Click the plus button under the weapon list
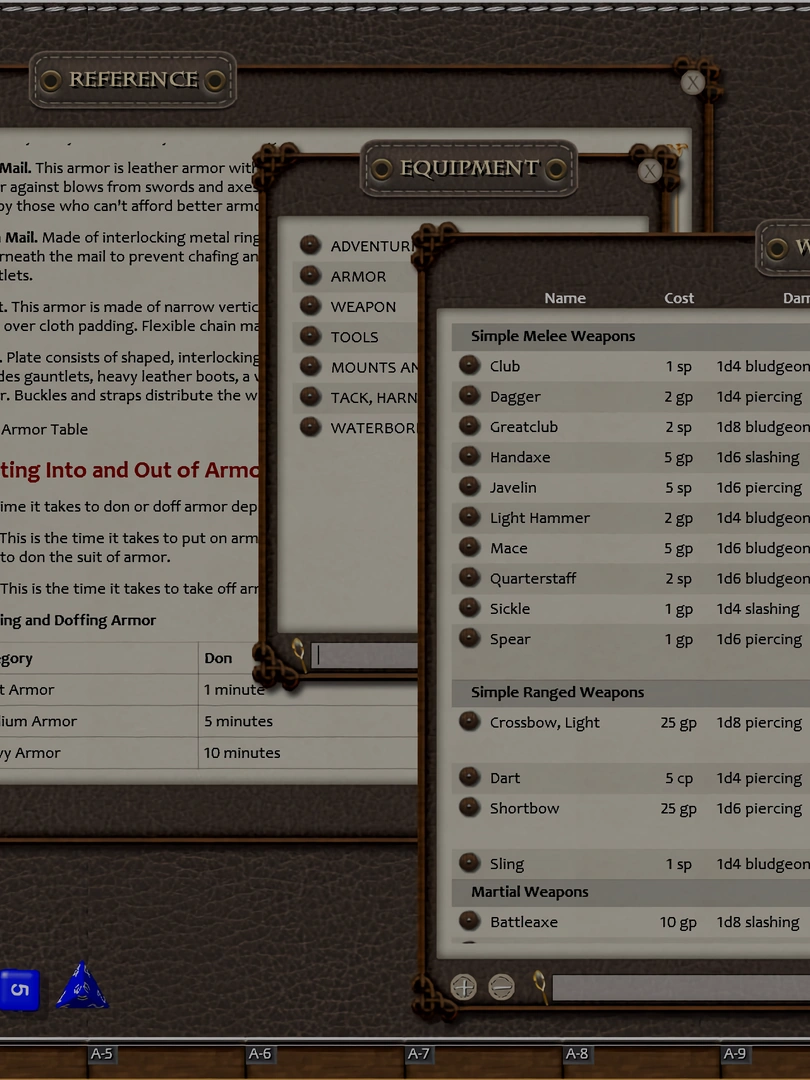Screen dimensions: 810x1080 click(x=464, y=988)
